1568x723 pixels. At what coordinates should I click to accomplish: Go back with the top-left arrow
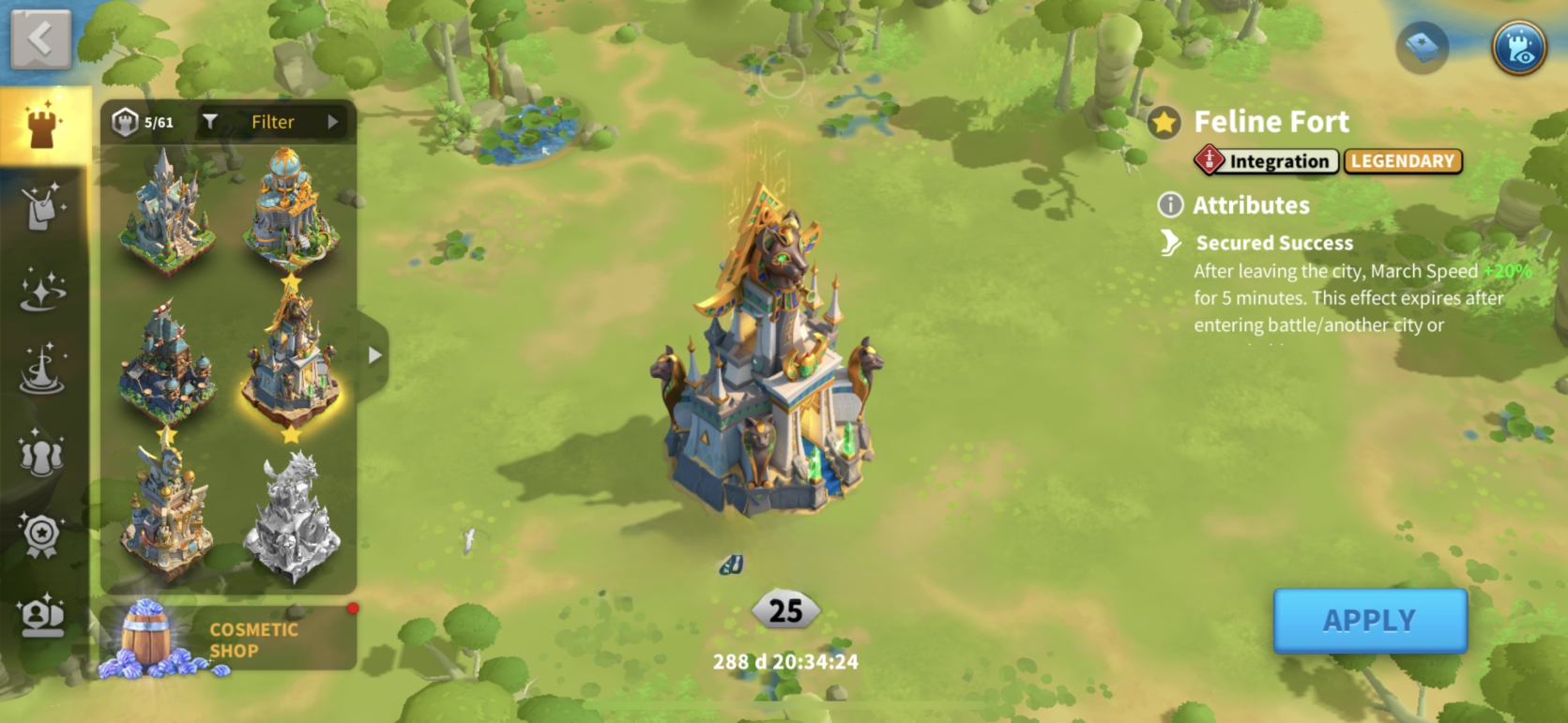[x=40, y=39]
